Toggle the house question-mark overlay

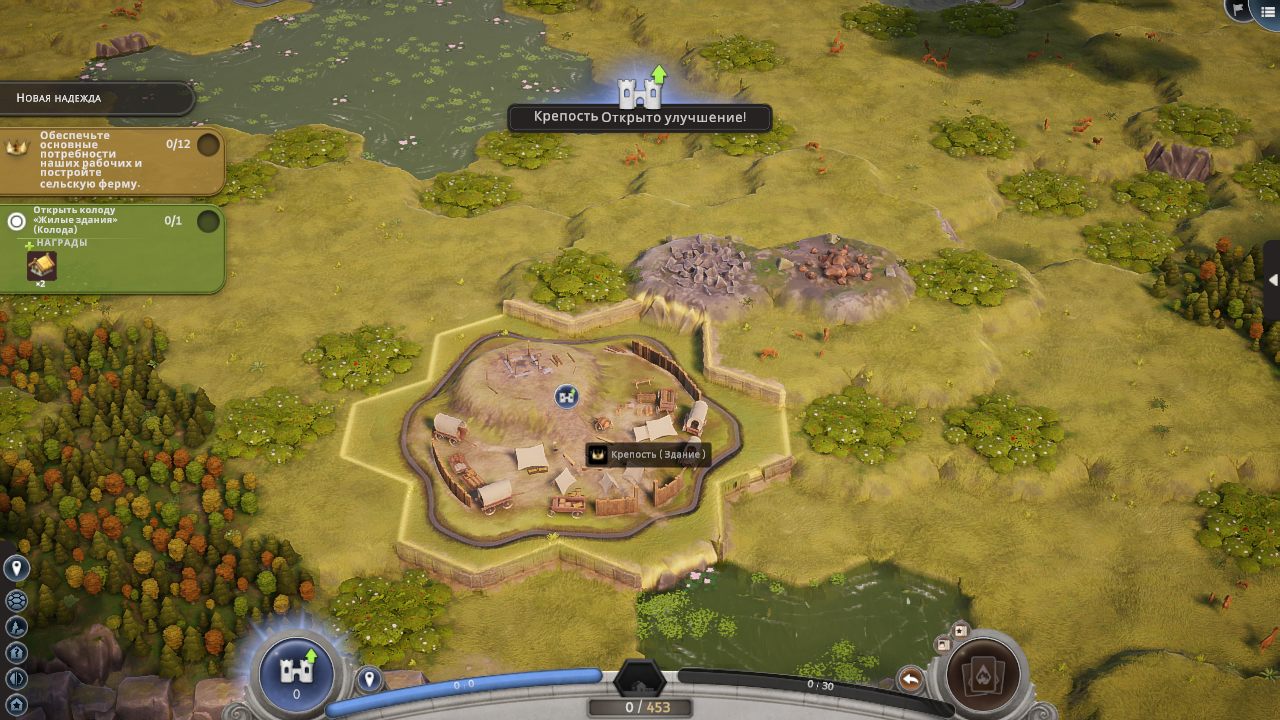16,653
